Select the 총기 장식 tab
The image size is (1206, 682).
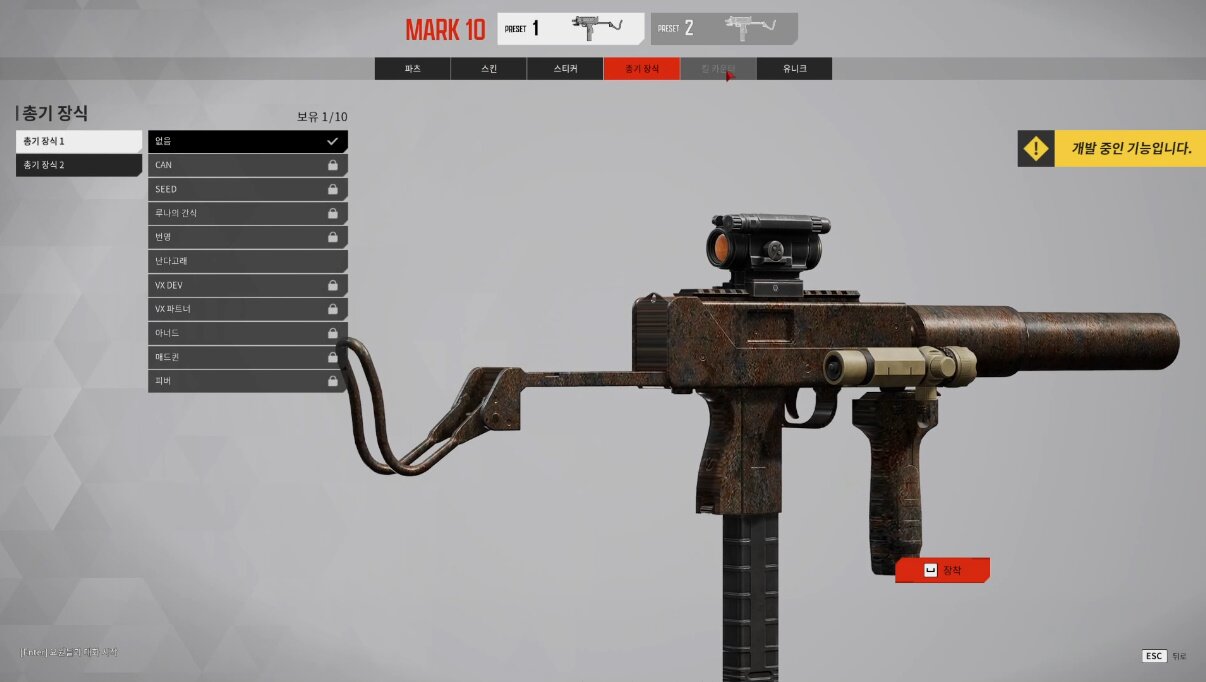coord(641,69)
